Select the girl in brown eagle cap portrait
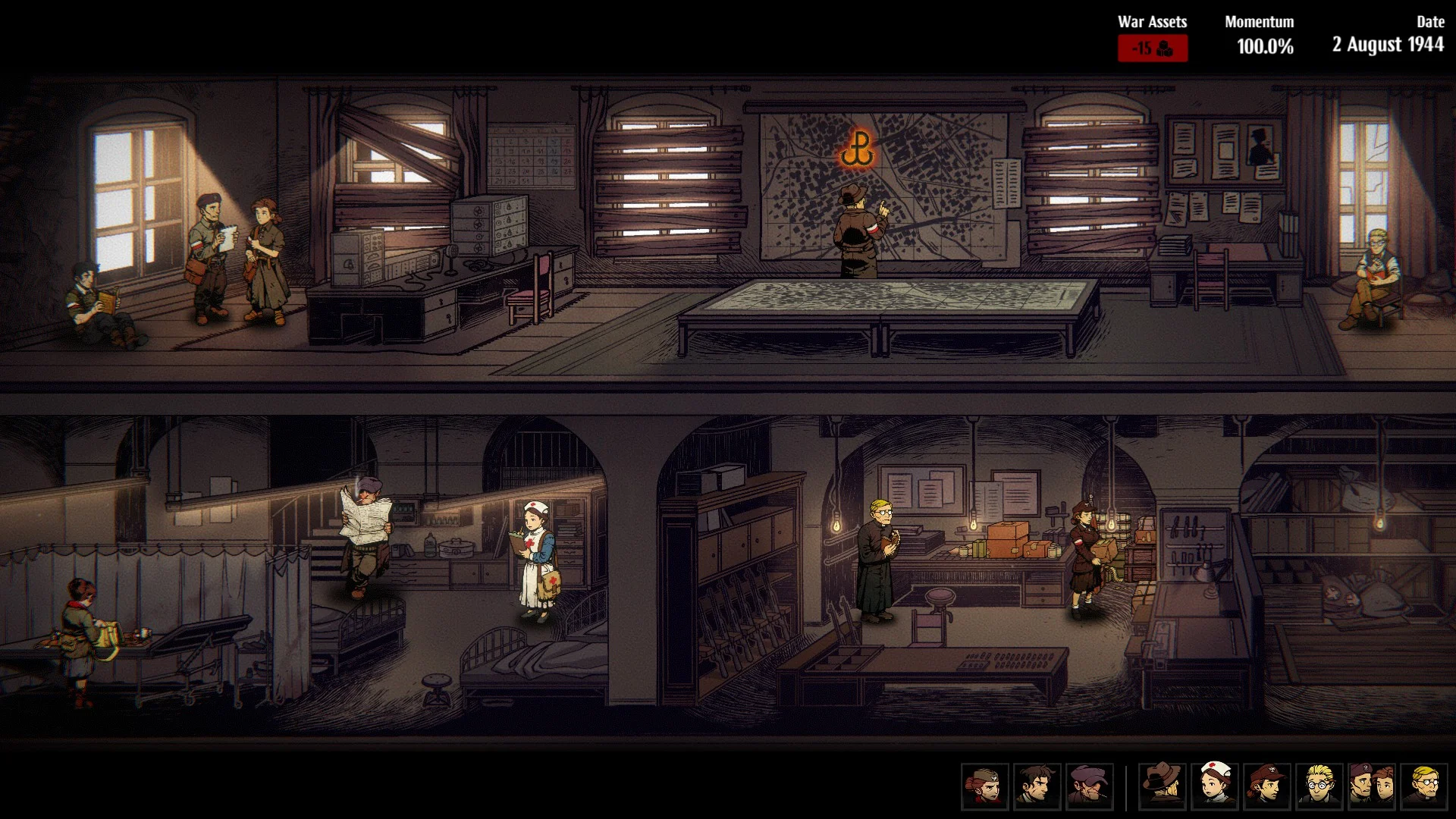 1267,786
